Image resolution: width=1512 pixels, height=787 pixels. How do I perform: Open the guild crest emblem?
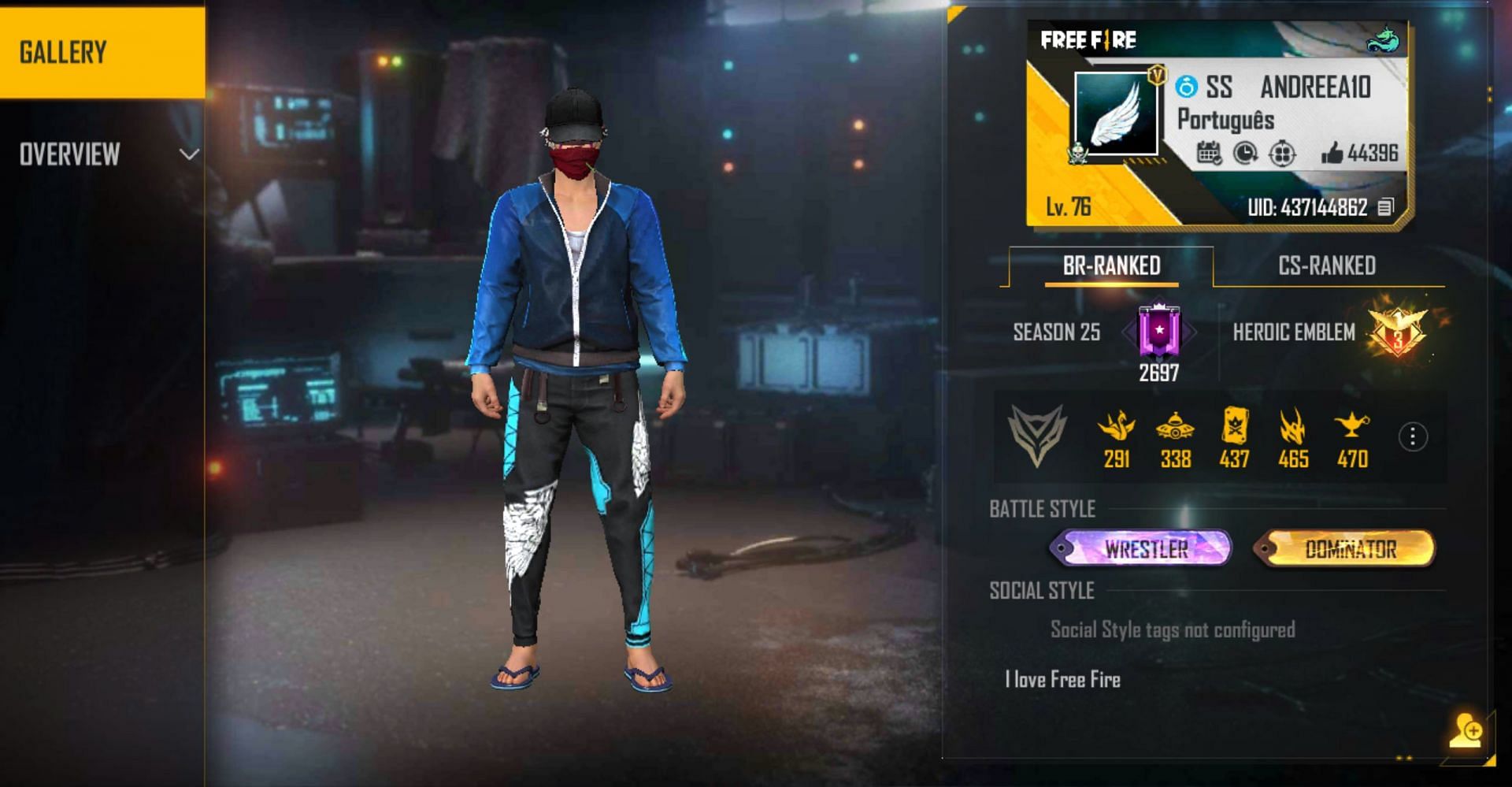1037,435
